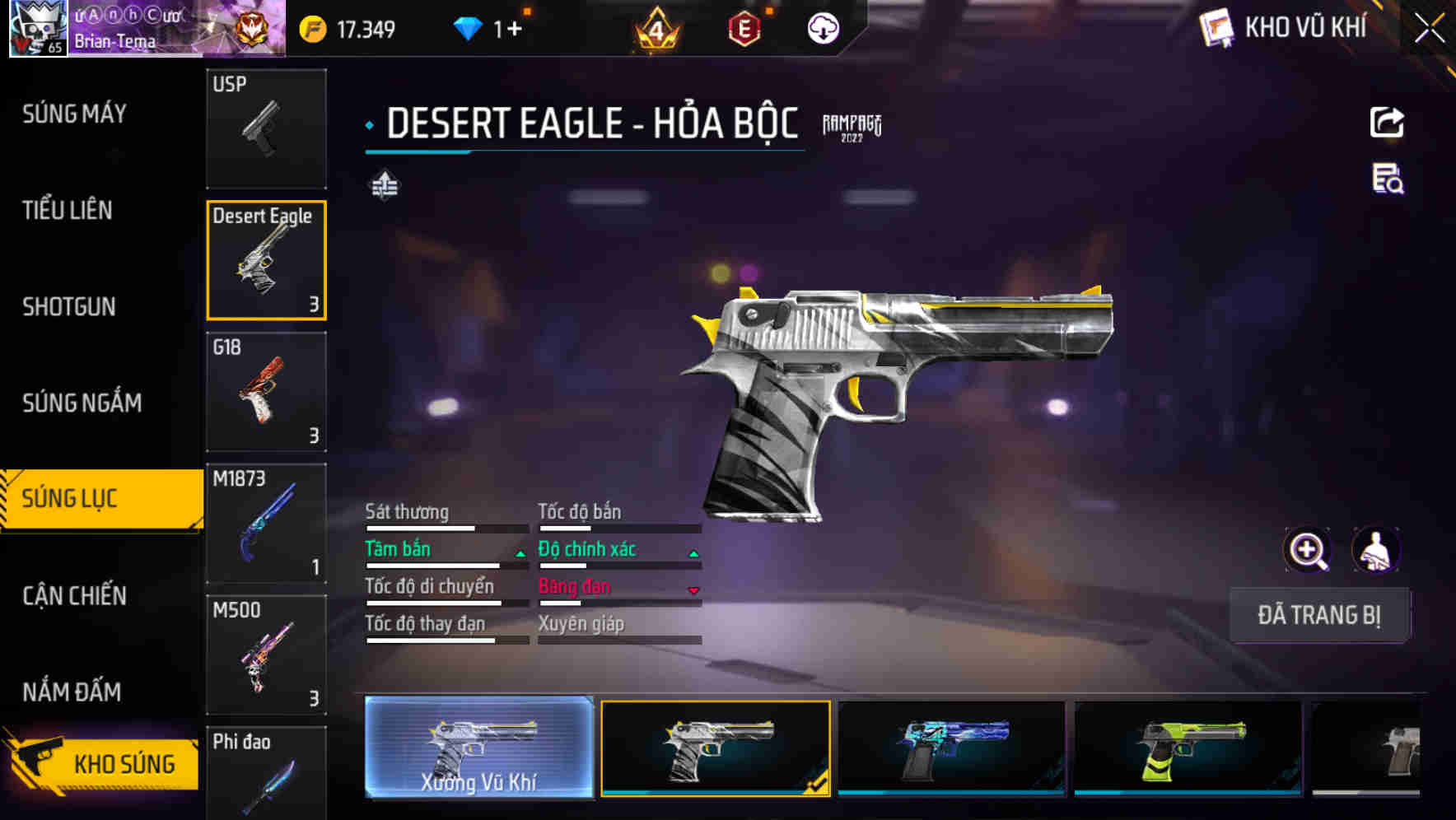Viewport: 1456px width, 820px height.
Task: Select the rank 4 crown badge
Action: pyautogui.click(x=655, y=27)
